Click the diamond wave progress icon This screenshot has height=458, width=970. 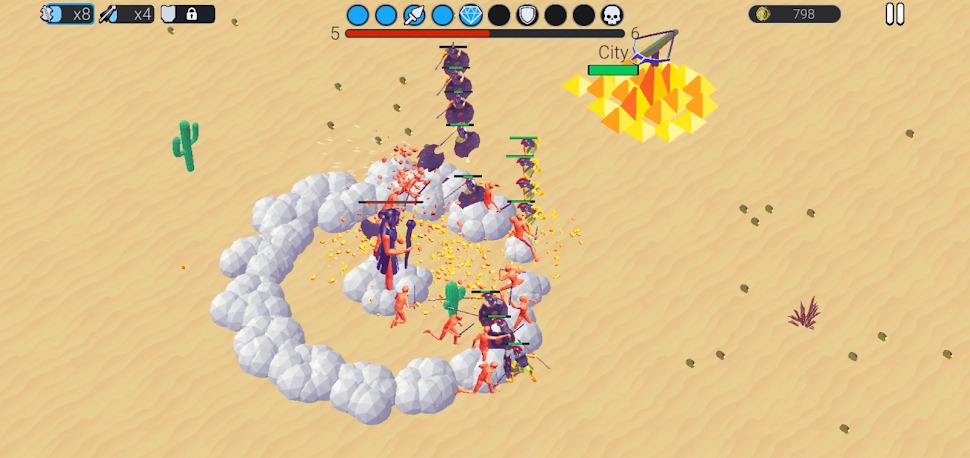point(471,15)
